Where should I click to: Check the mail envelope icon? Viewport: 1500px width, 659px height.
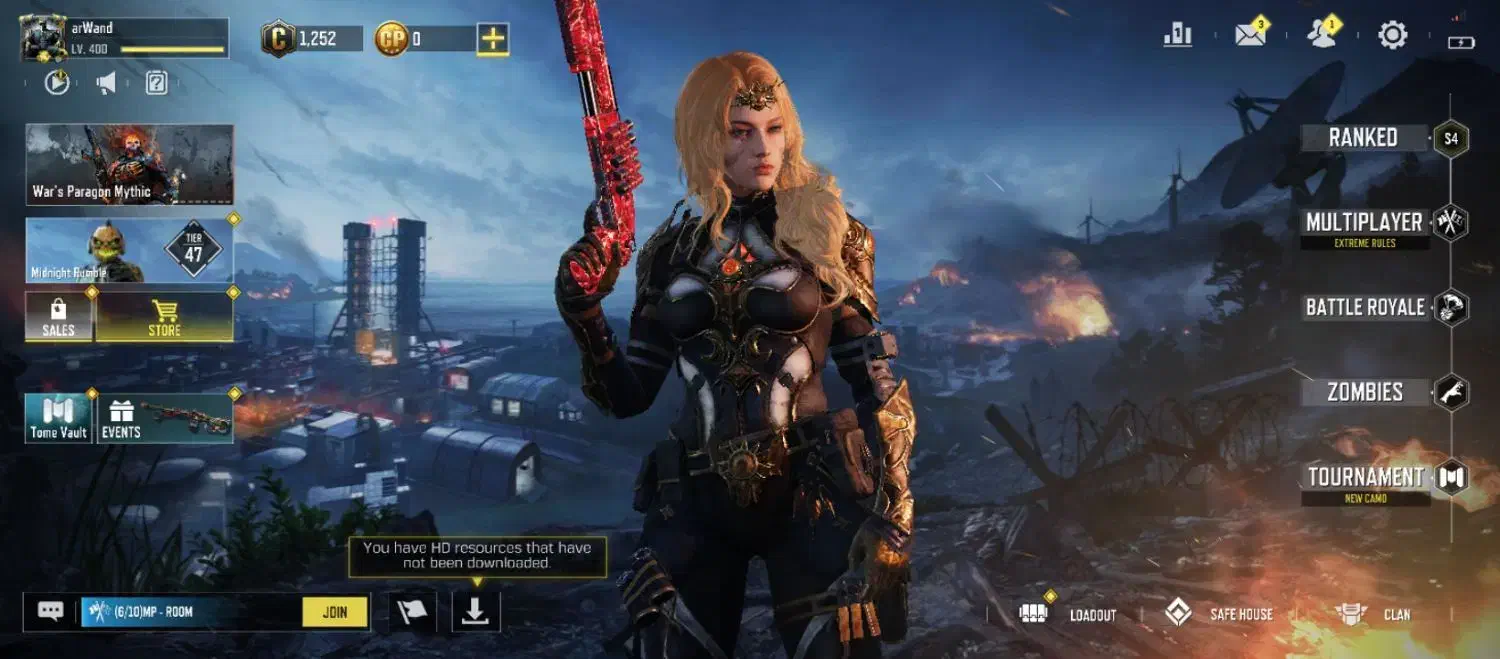coord(1250,36)
